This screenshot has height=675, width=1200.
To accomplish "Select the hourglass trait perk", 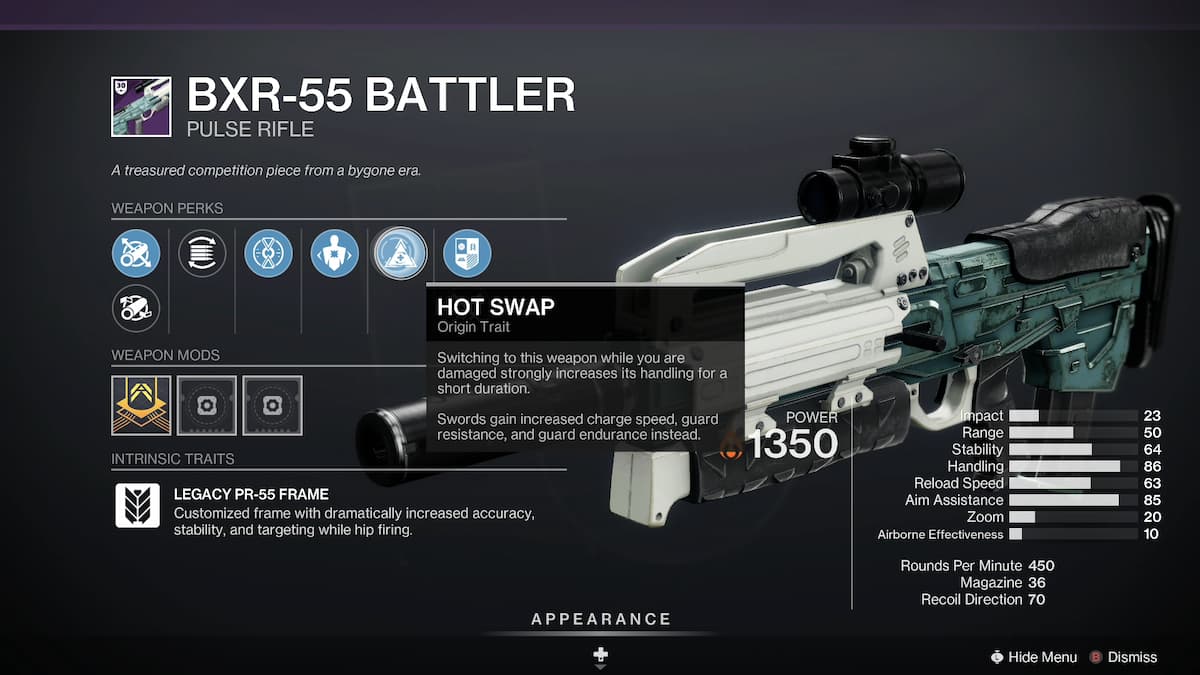I will point(268,254).
